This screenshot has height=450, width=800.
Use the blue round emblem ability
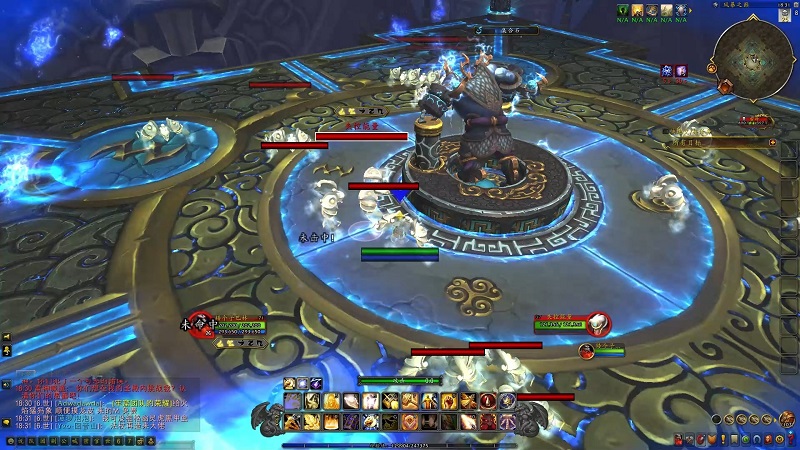click(507, 401)
